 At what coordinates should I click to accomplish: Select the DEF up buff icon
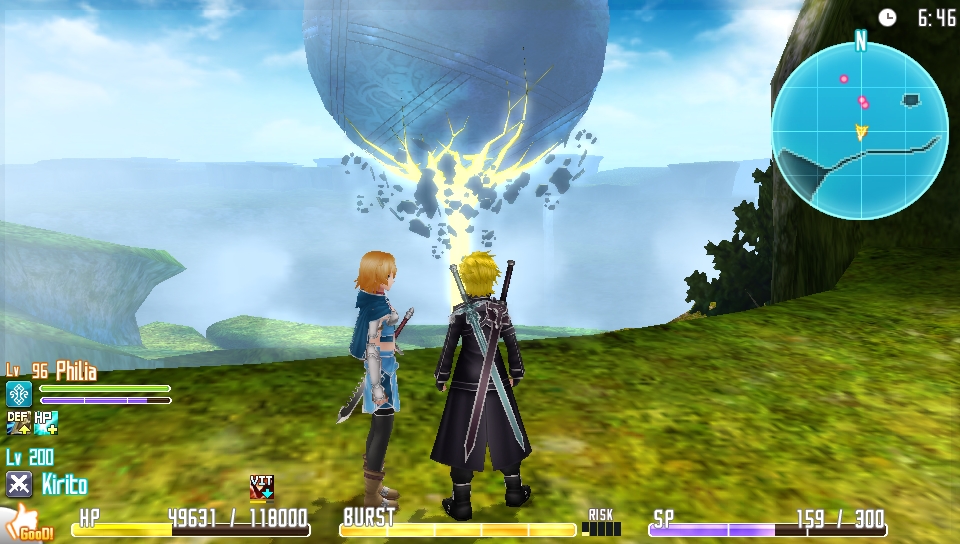(x=18, y=423)
